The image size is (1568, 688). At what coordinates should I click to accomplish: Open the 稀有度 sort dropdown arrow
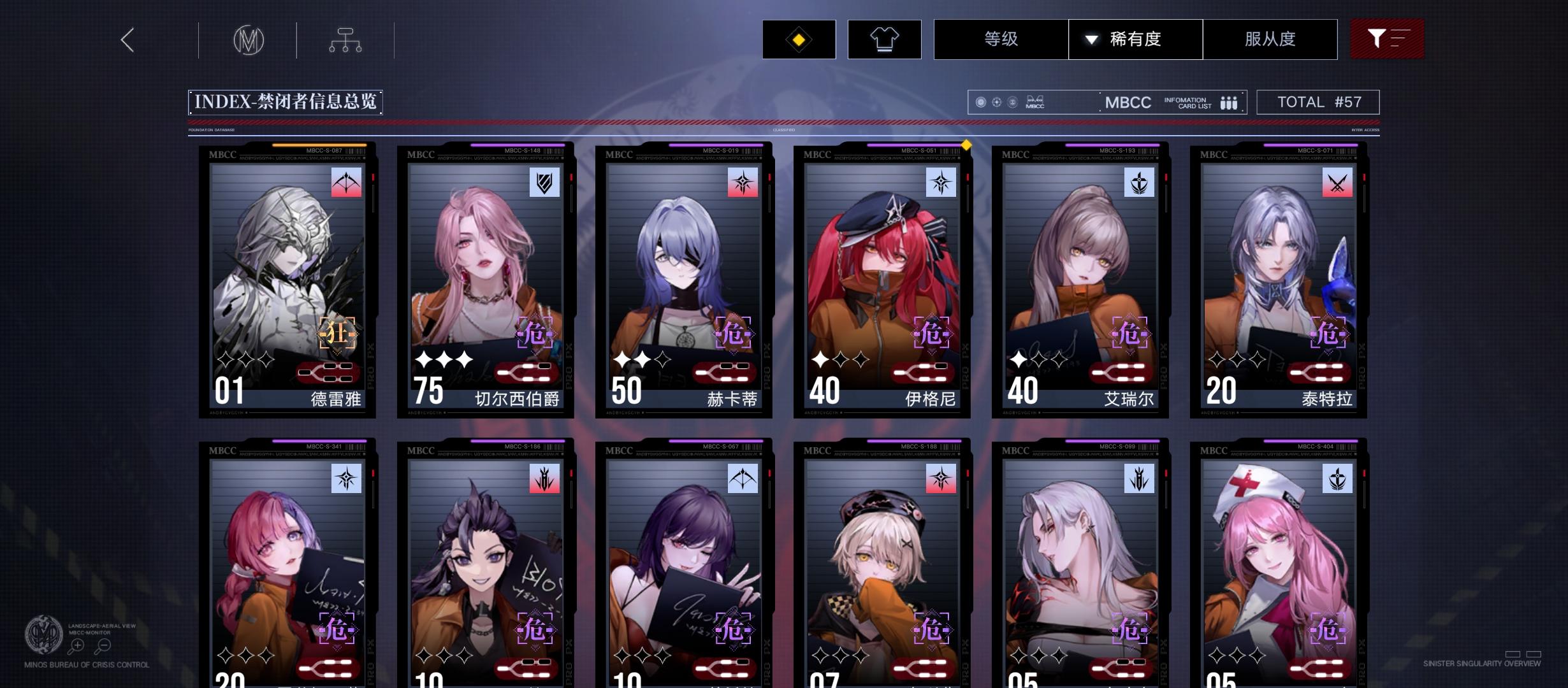1091,39
